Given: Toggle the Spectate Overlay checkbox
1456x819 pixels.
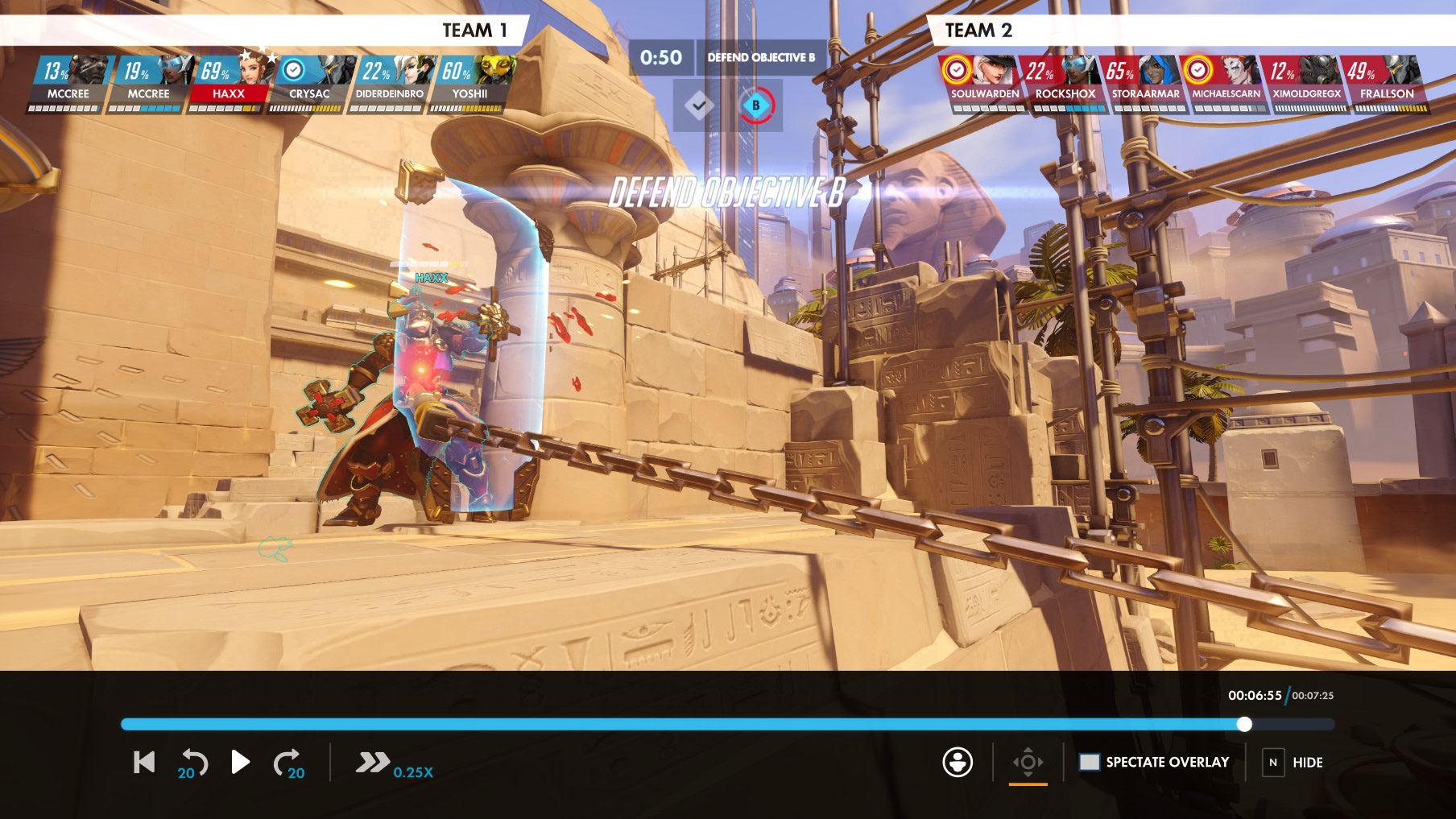Looking at the screenshot, I should [x=1090, y=762].
